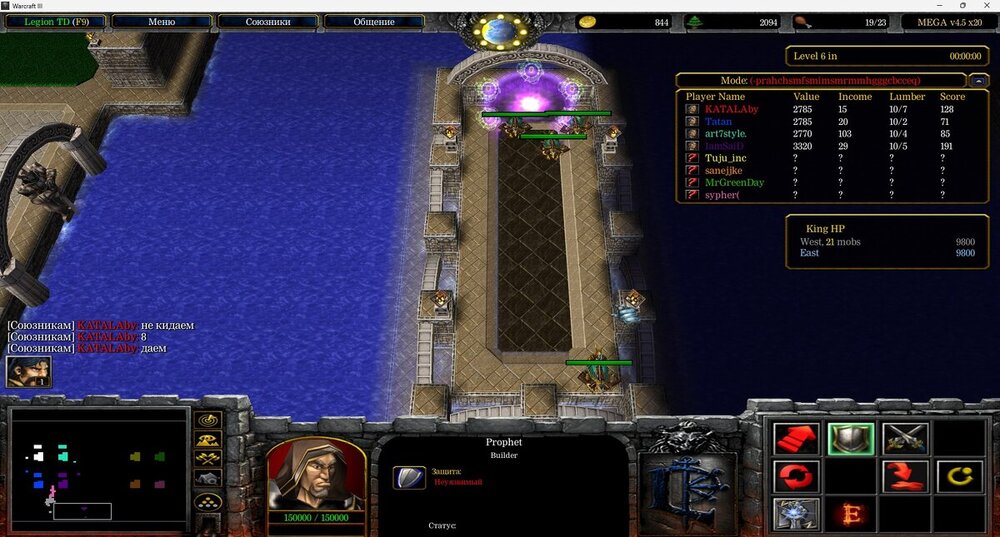Open the Общение chat log
1000x537 pixels.
tap(373, 21)
